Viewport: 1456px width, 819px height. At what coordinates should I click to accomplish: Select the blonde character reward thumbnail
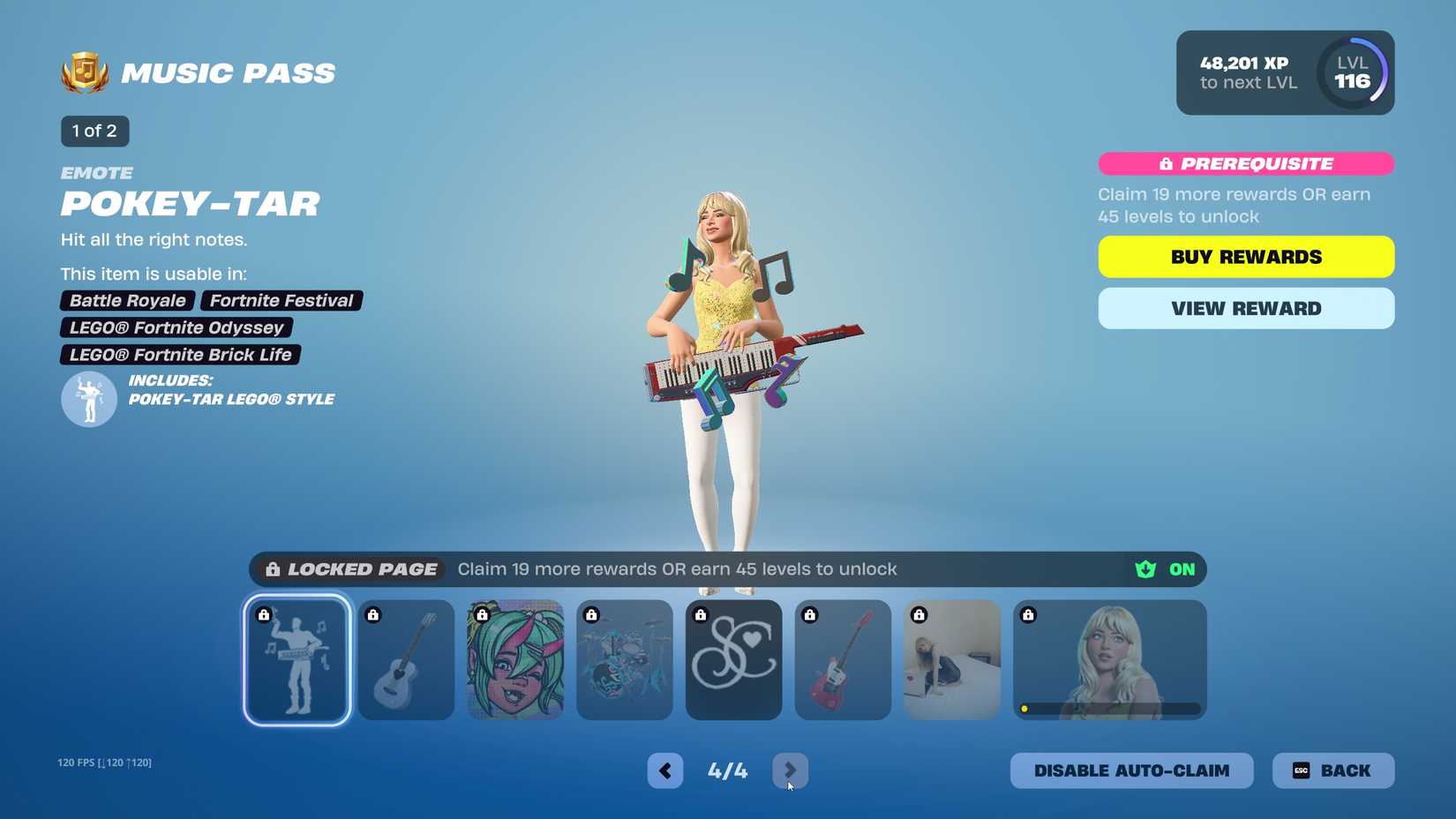coord(1109,660)
